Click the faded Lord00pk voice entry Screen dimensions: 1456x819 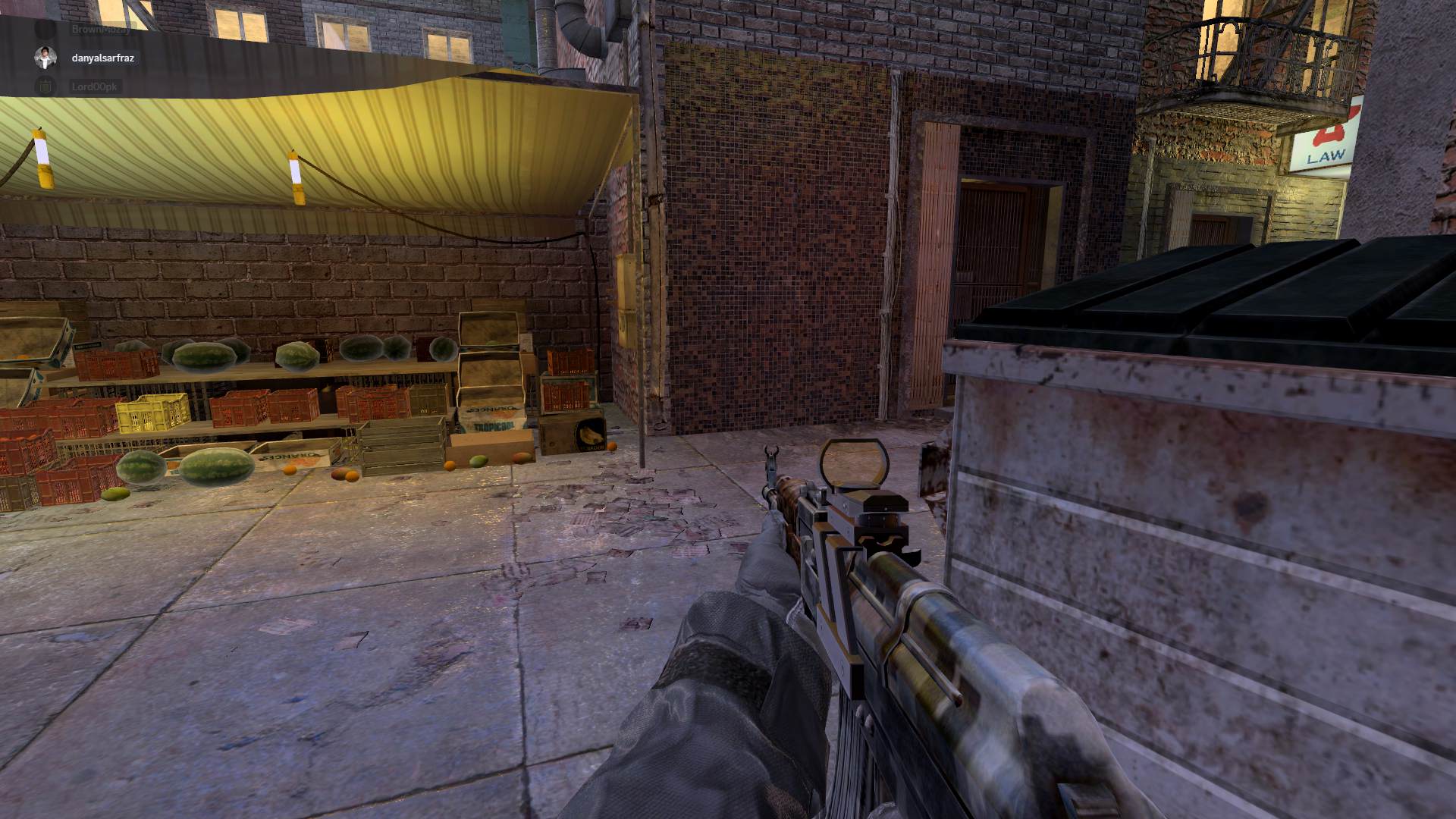tap(94, 86)
